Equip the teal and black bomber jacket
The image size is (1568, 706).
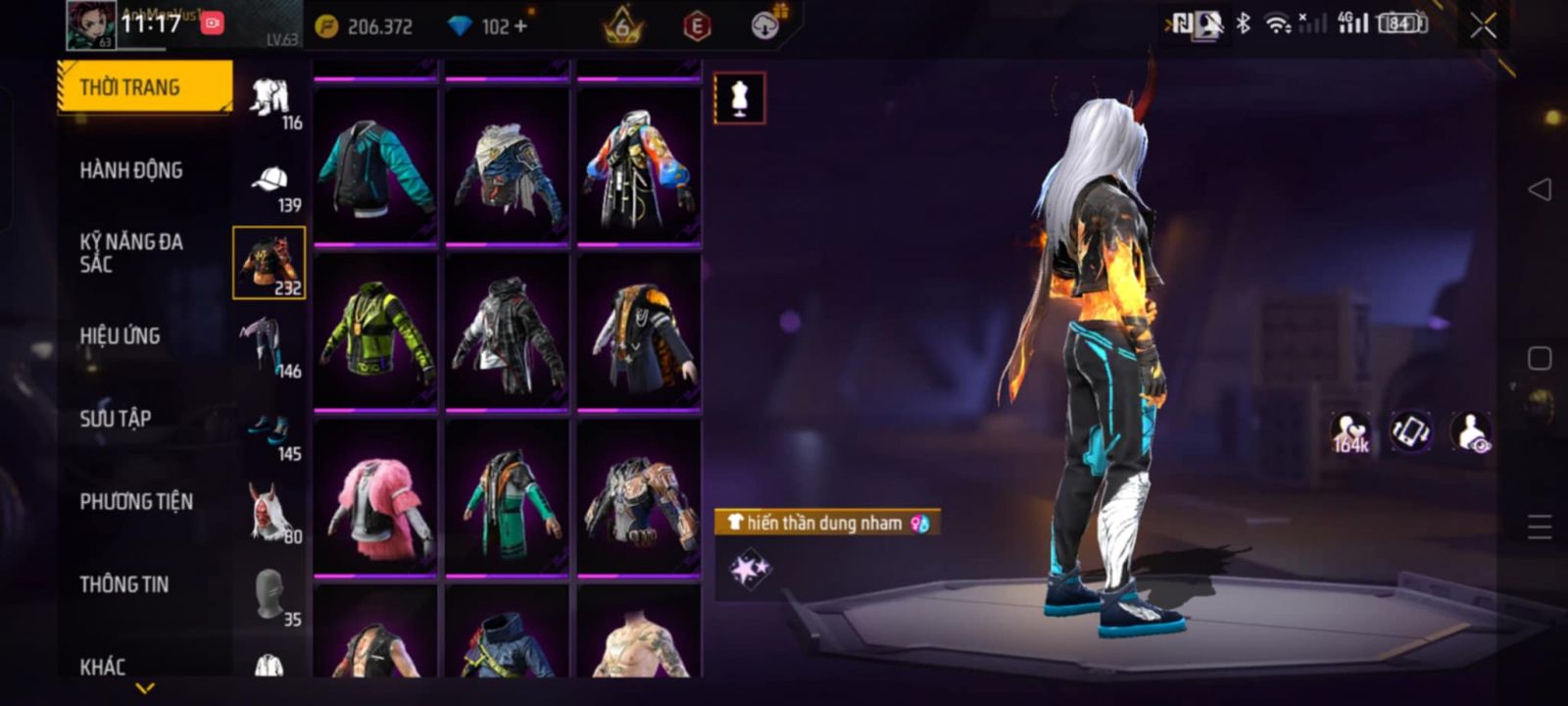click(375, 166)
